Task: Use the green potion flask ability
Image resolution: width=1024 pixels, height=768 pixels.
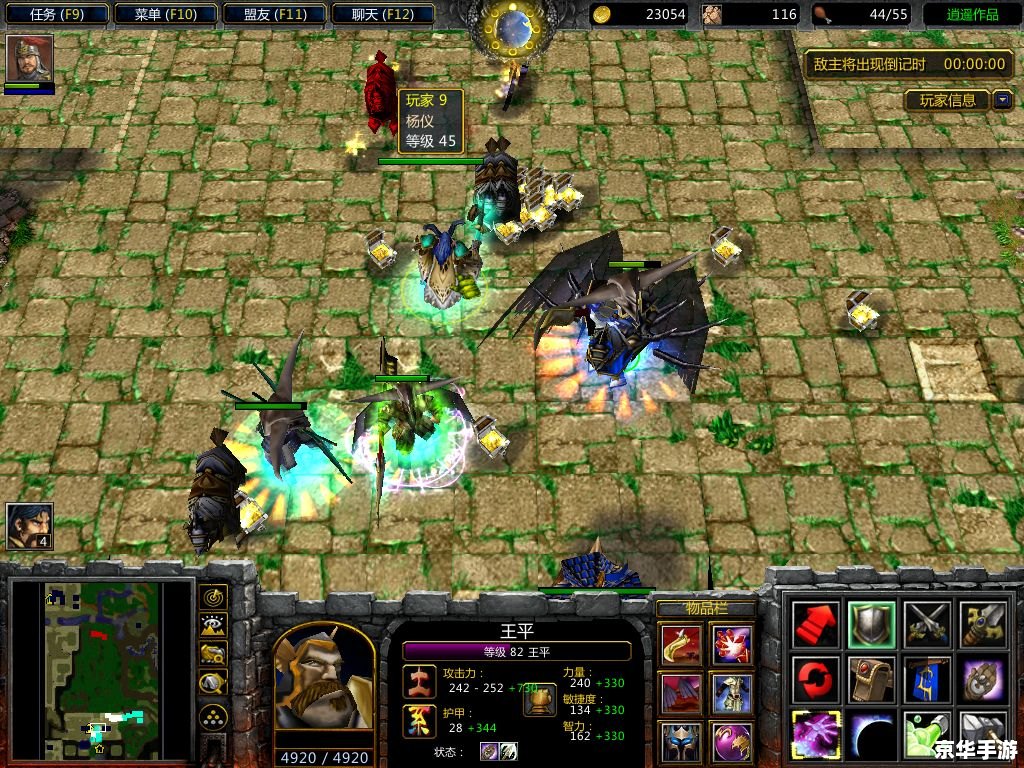Action: pyautogui.click(x=924, y=735)
